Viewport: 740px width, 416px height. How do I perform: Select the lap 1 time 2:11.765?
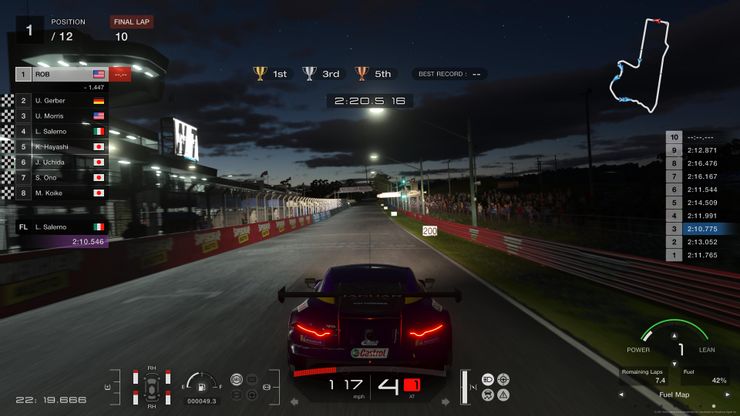click(x=698, y=255)
